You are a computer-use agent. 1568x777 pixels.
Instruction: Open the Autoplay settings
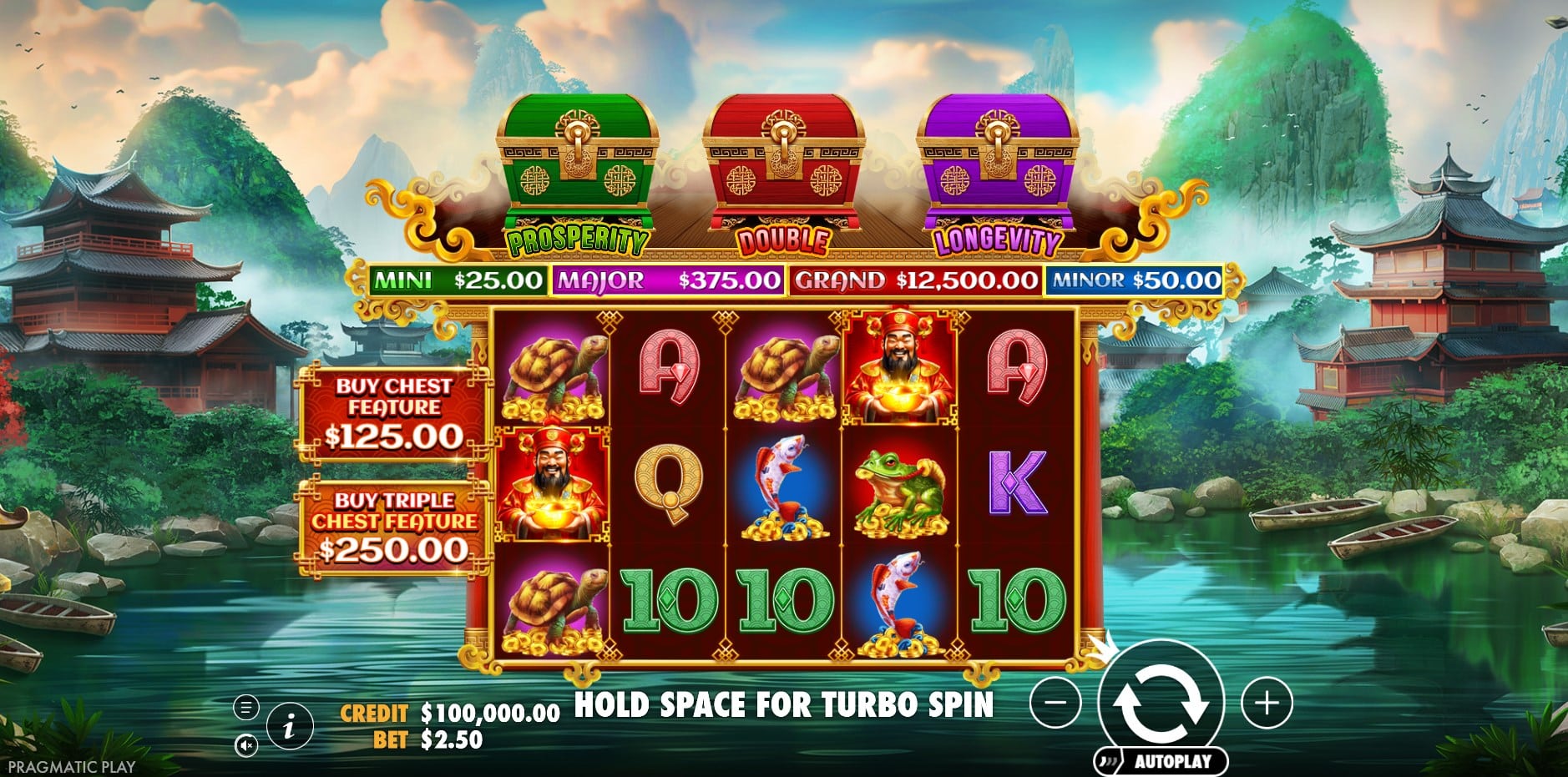(x=1162, y=761)
